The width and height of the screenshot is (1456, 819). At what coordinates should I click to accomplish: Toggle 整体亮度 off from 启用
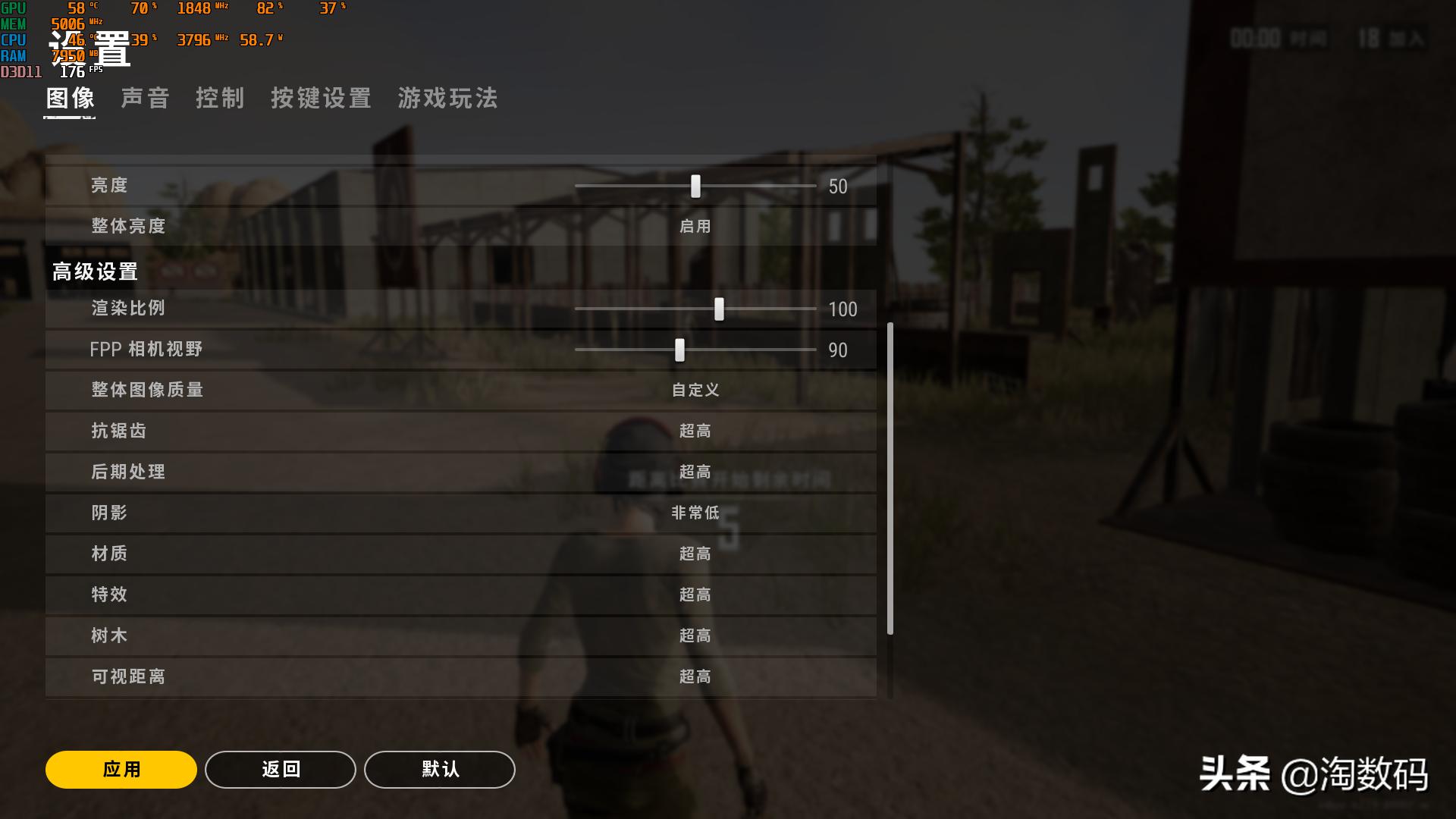693,225
